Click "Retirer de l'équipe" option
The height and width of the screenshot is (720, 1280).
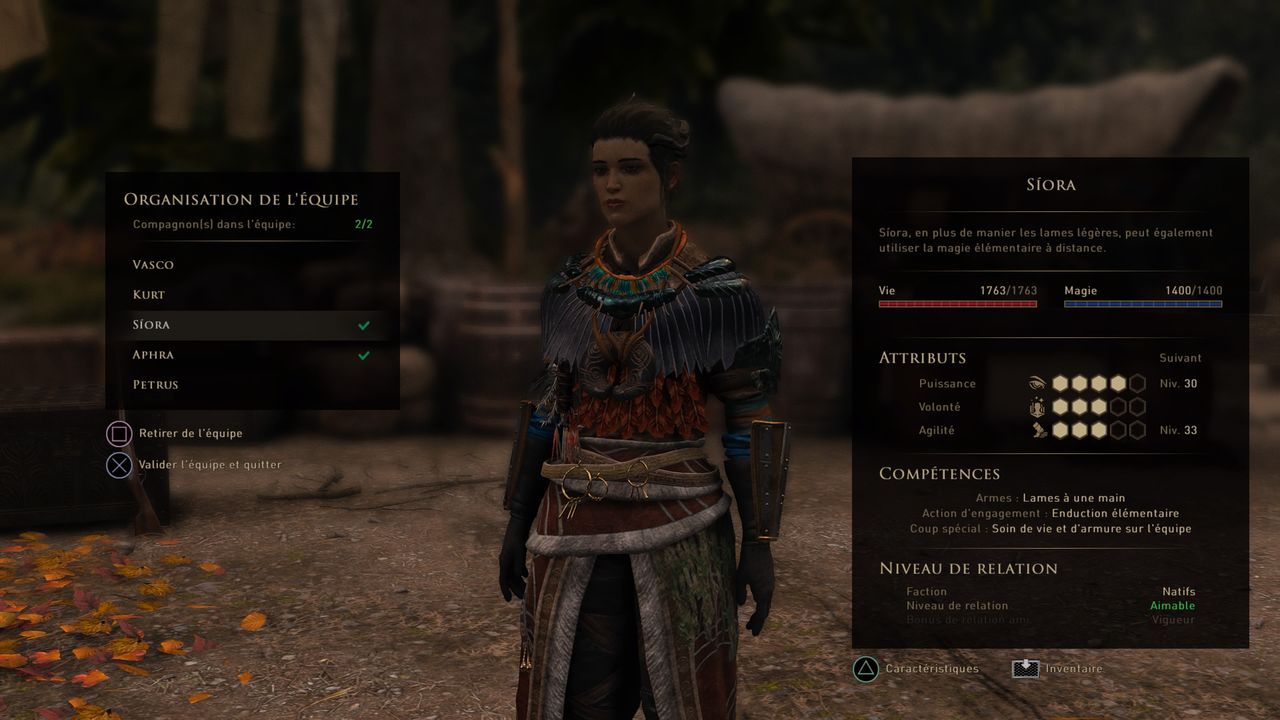tap(190, 434)
